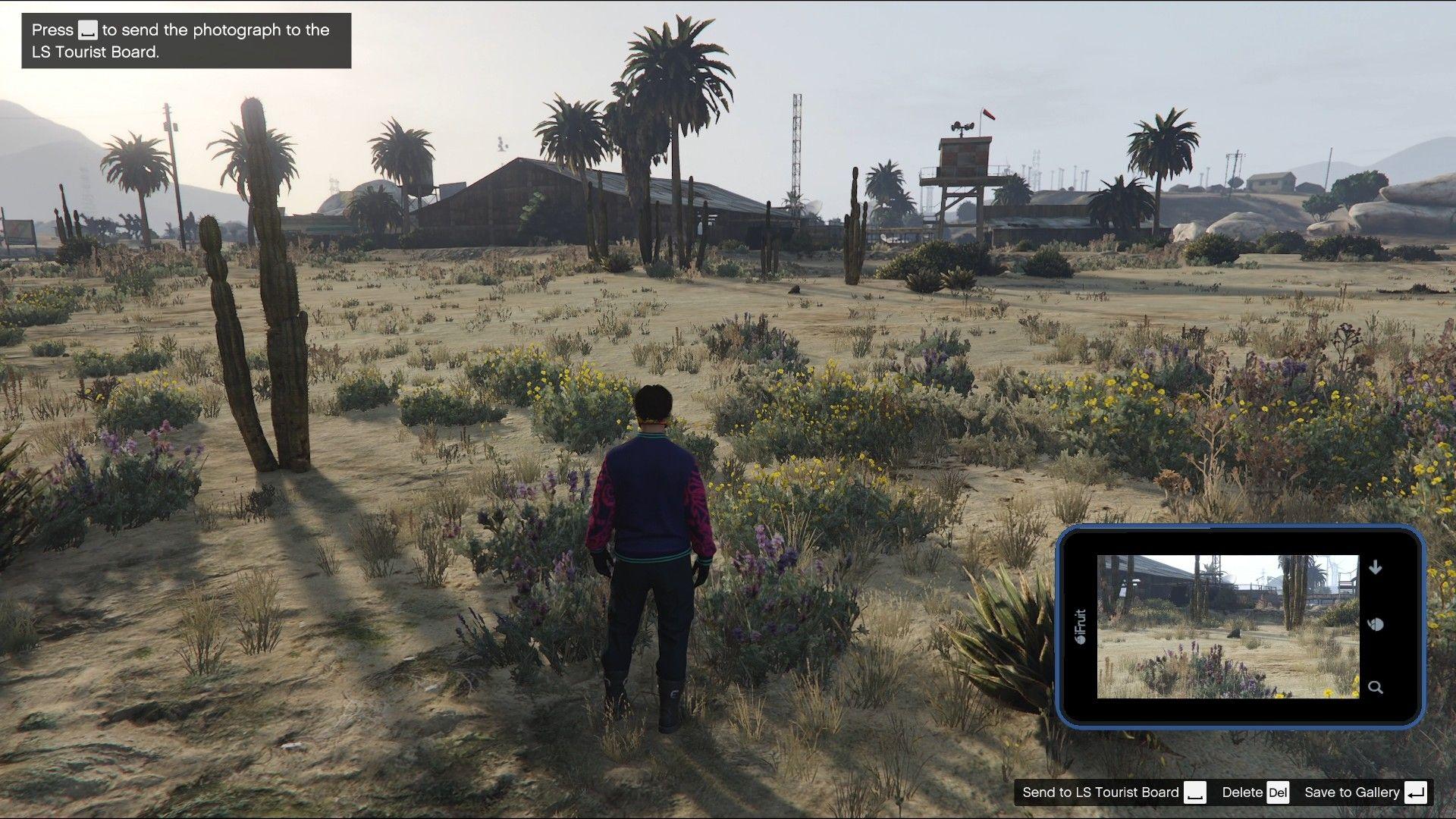Click the Enter key icon next to Send option
Viewport: 1456px width, 819px height.
[1195, 792]
